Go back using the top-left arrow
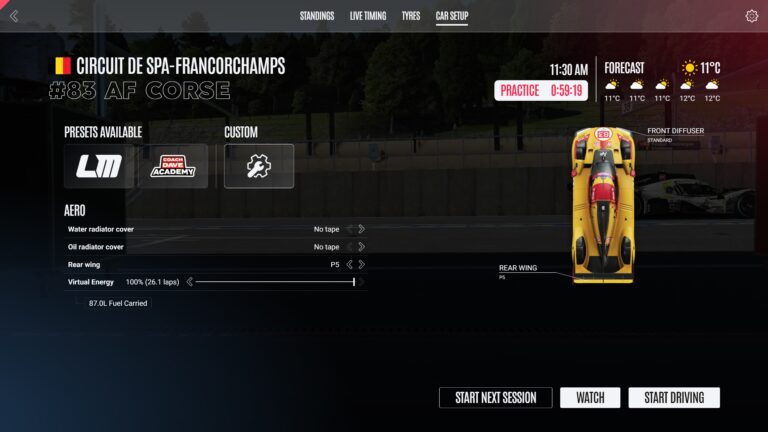The image size is (768, 432). tap(14, 16)
